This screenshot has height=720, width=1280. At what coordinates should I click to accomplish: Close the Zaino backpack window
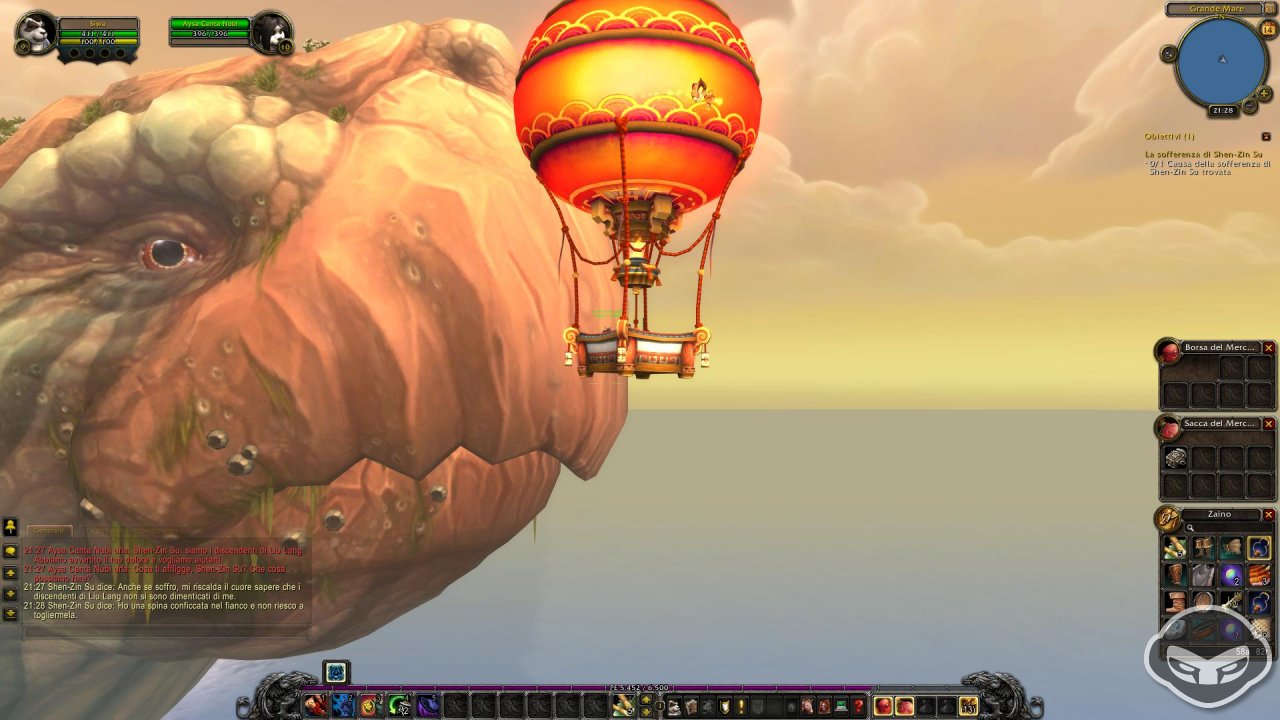(x=1268, y=515)
